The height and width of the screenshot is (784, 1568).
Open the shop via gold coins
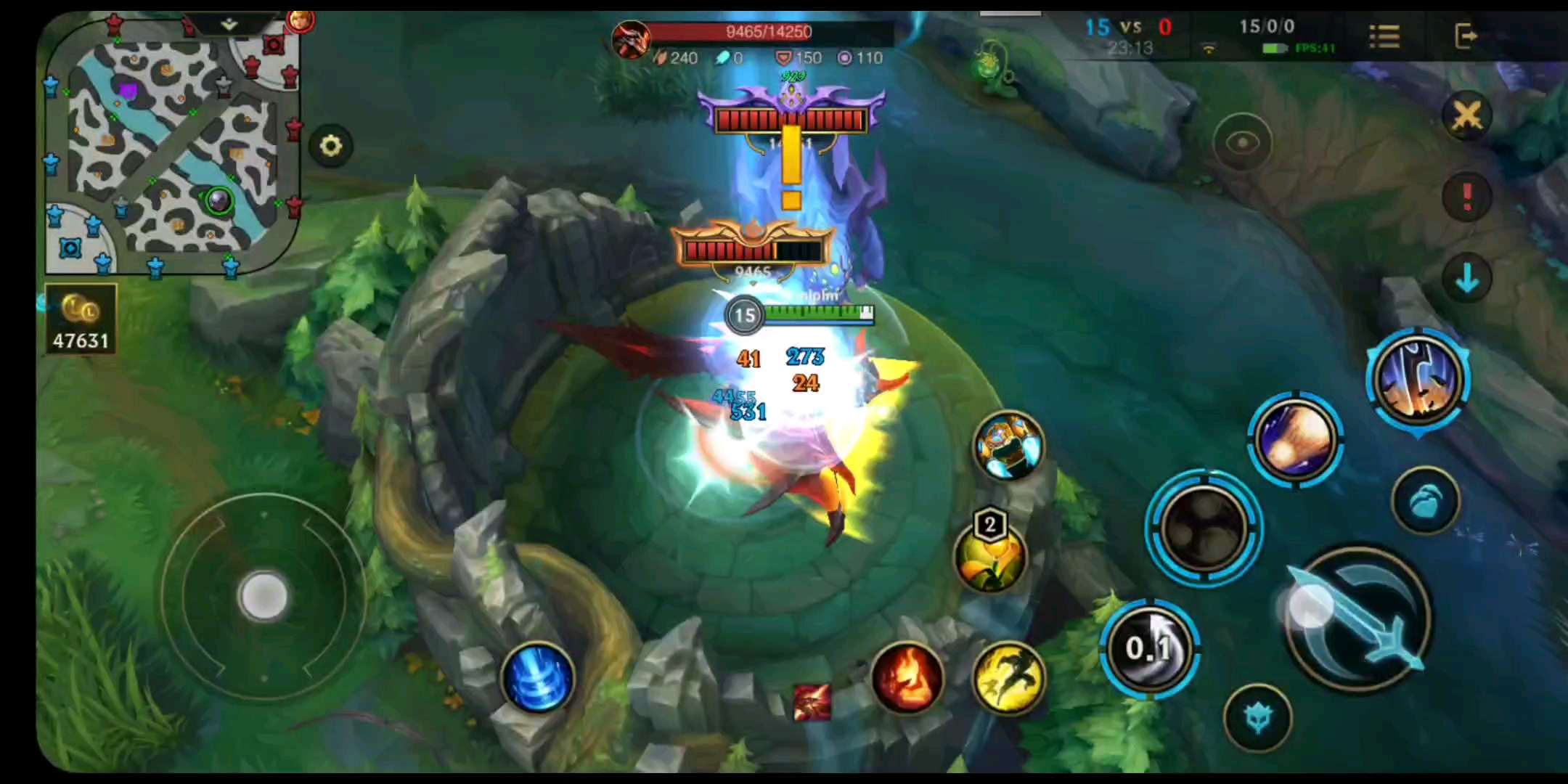[81, 320]
